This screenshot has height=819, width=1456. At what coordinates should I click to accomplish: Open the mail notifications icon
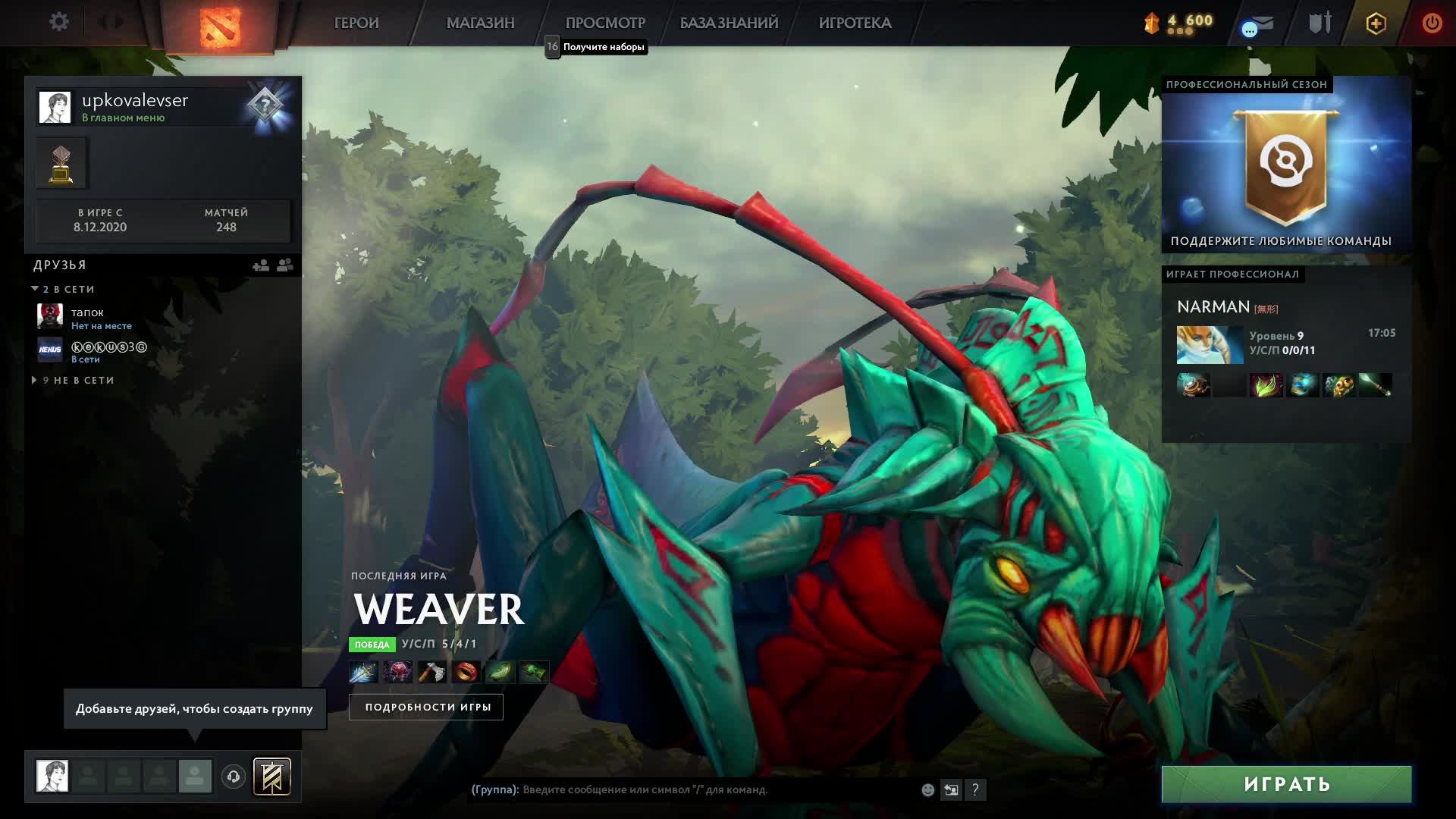point(1258,25)
